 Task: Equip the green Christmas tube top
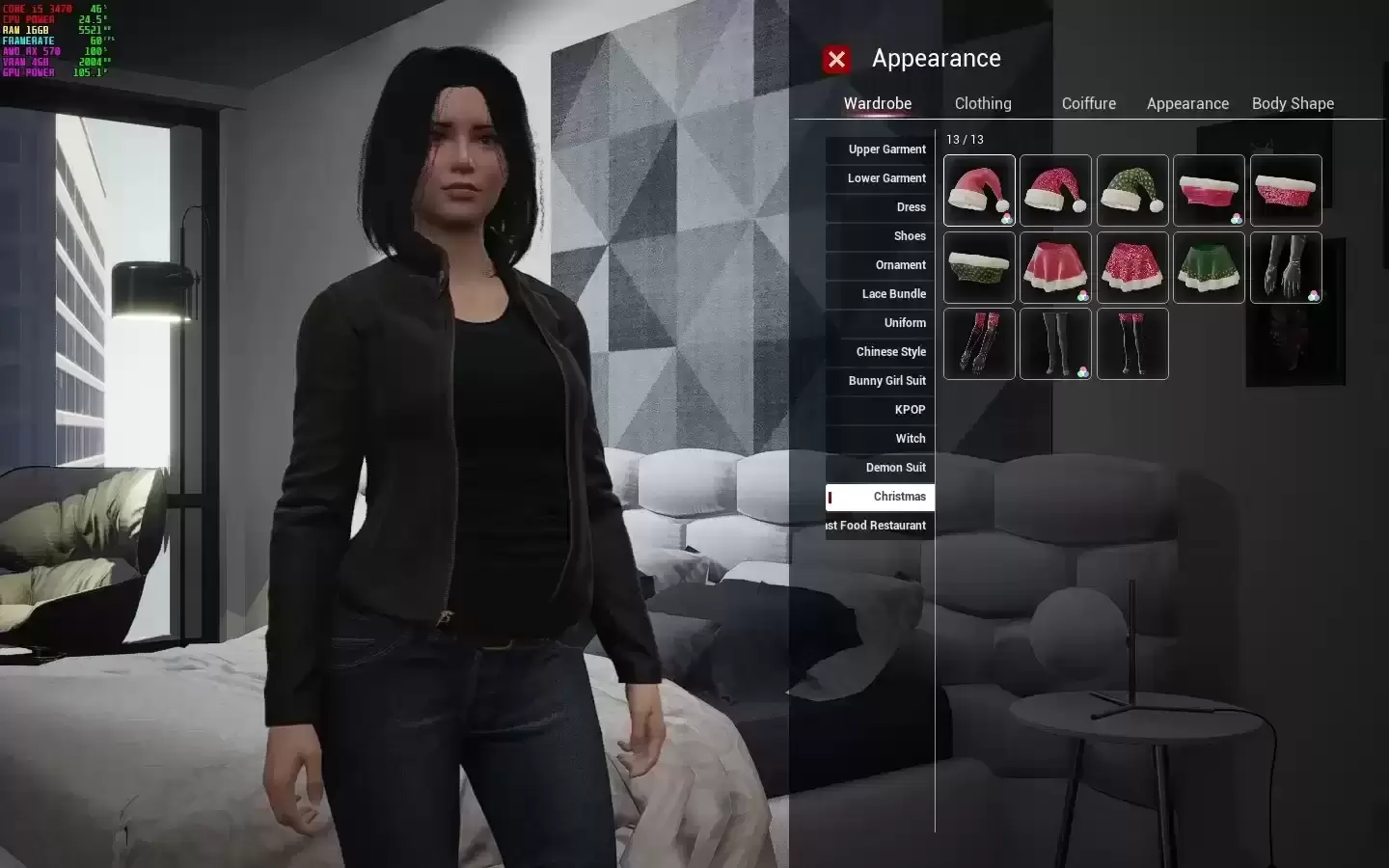point(978,267)
